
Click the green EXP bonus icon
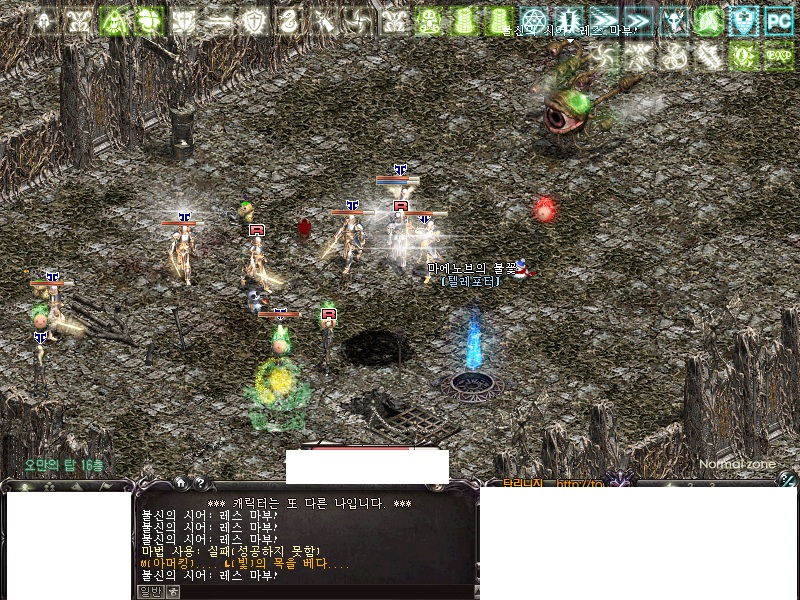point(777,54)
